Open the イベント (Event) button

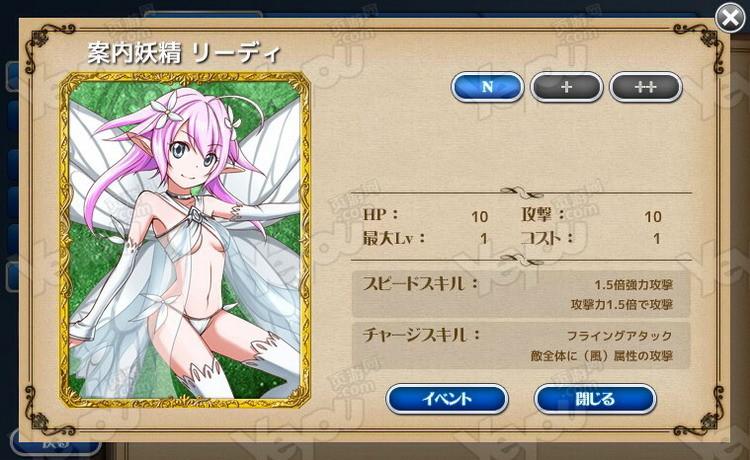pyautogui.click(x=447, y=399)
